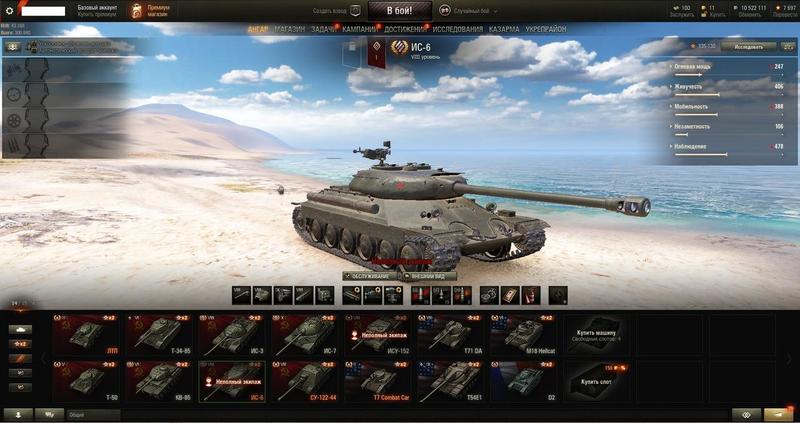
Task: Click the Купить машину slot
Action: point(596,334)
